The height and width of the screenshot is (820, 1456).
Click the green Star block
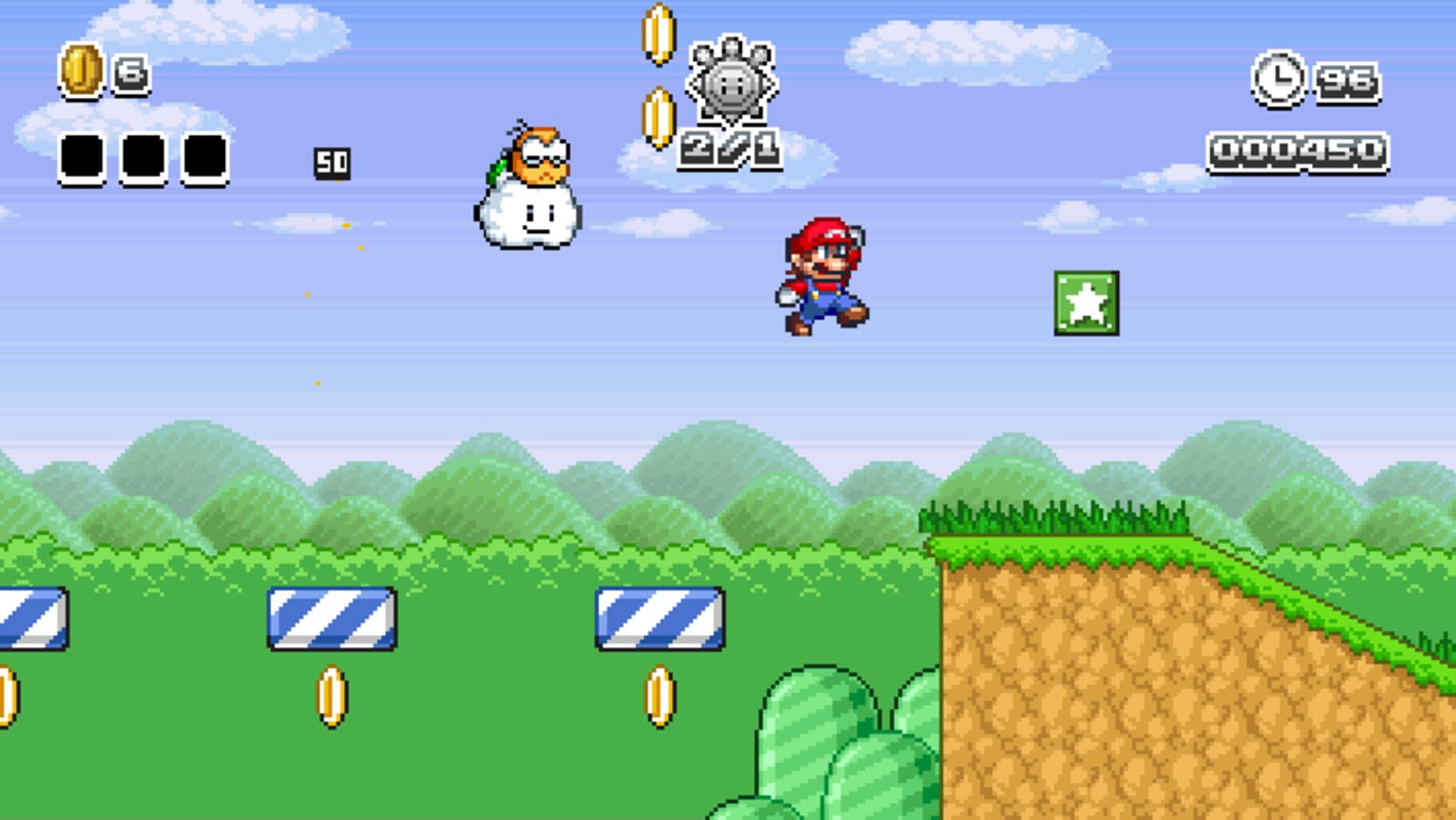[1086, 304]
